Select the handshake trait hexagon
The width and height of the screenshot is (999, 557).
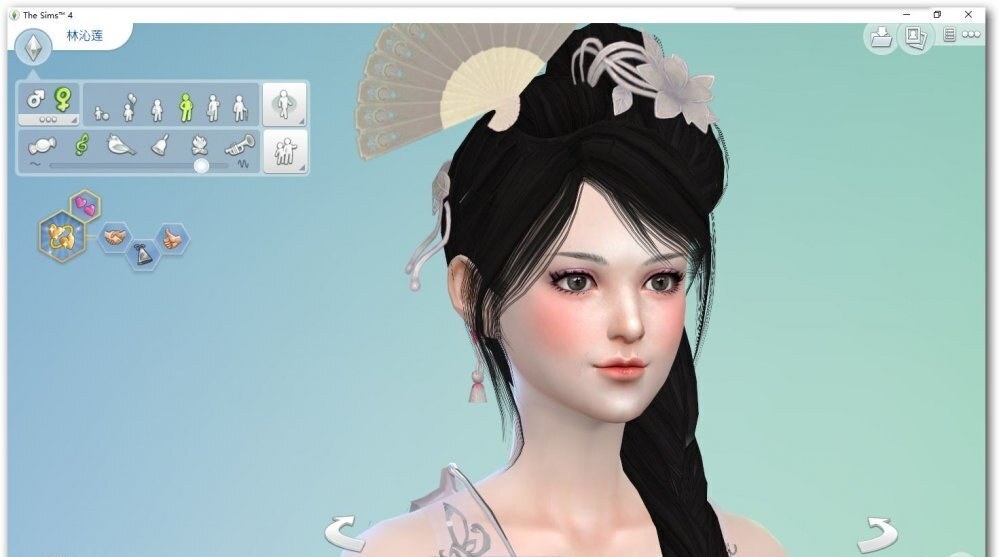(115, 236)
